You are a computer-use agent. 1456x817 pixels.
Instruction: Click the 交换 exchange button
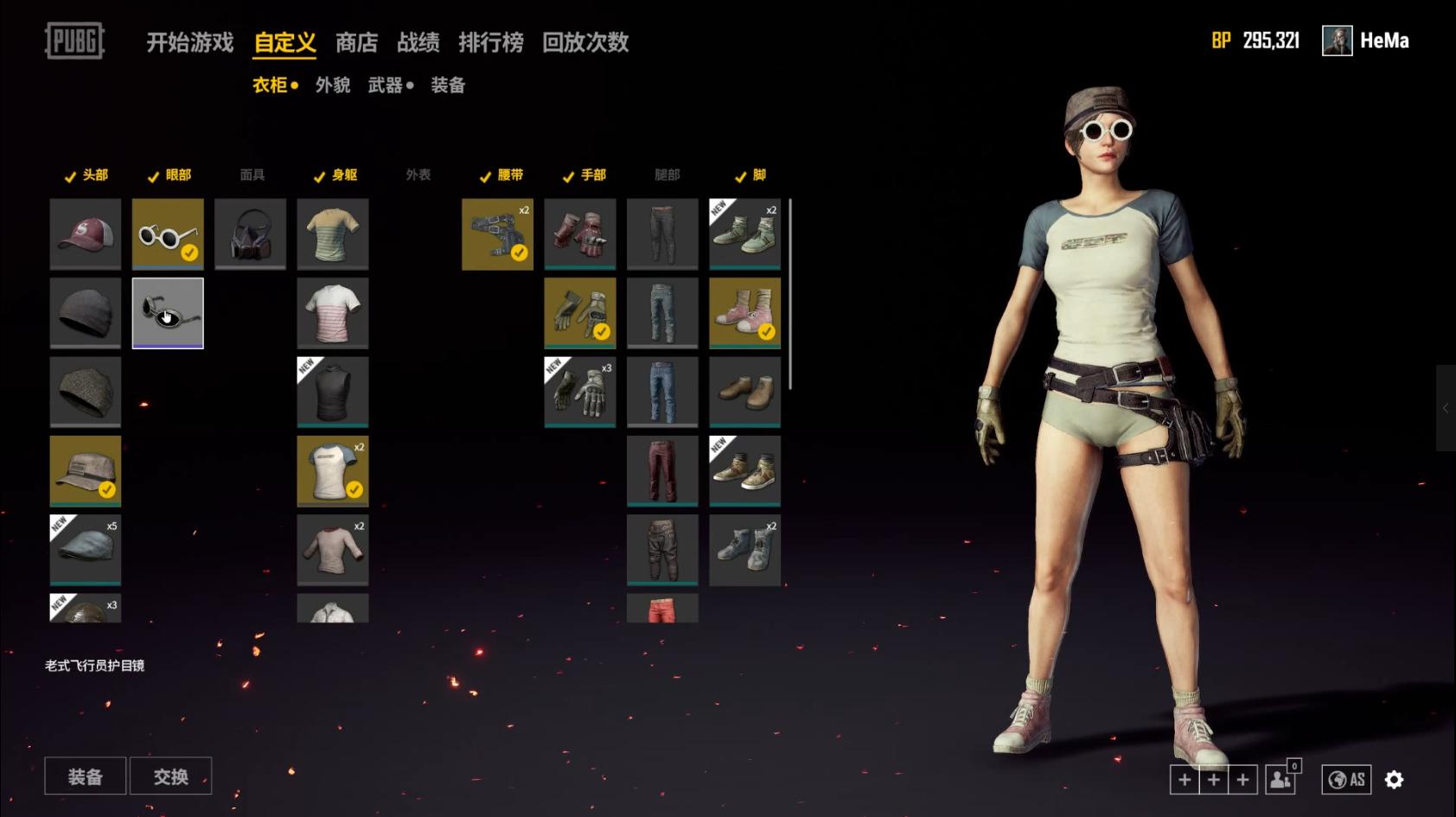tap(170, 776)
